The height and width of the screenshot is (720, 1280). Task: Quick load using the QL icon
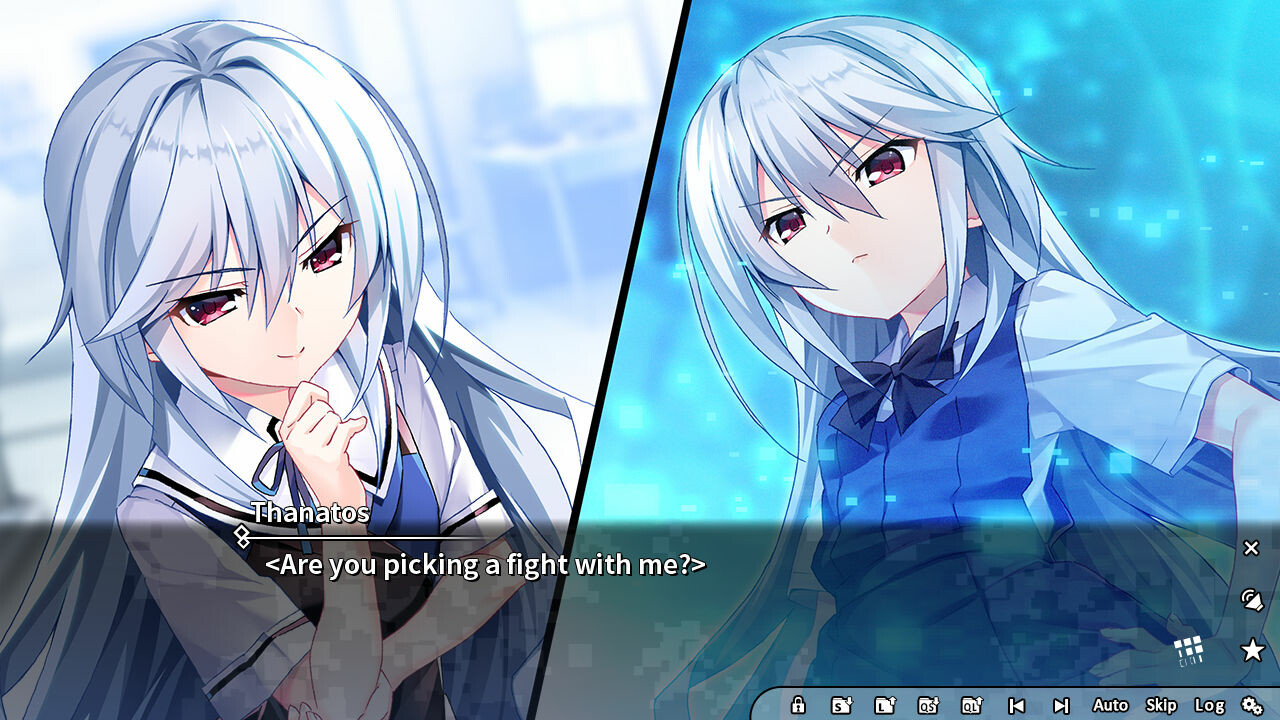pyautogui.click(x=971, y=705)
